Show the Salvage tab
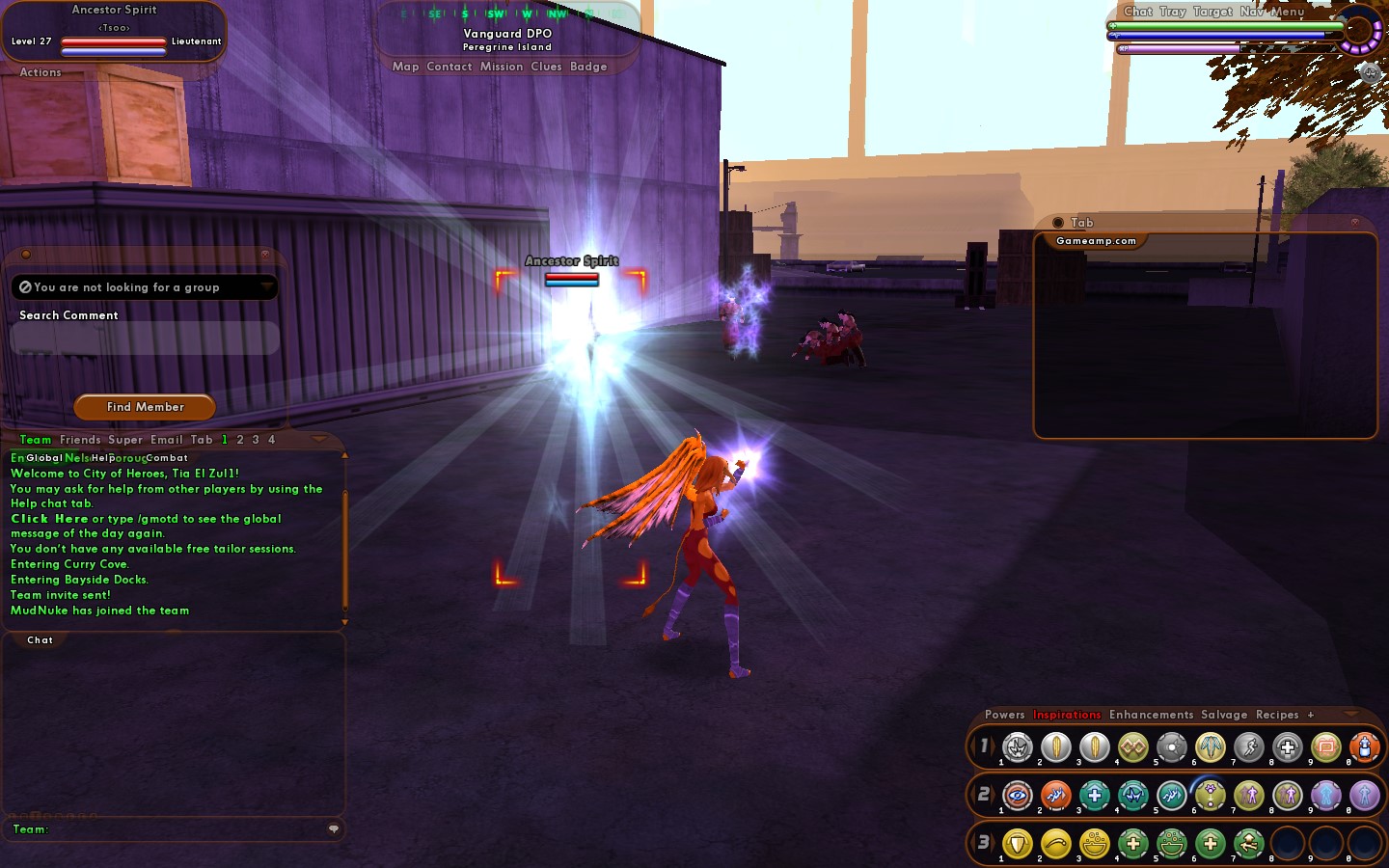This screenshot has height=868, width=1389. (x=1224, y=715)
